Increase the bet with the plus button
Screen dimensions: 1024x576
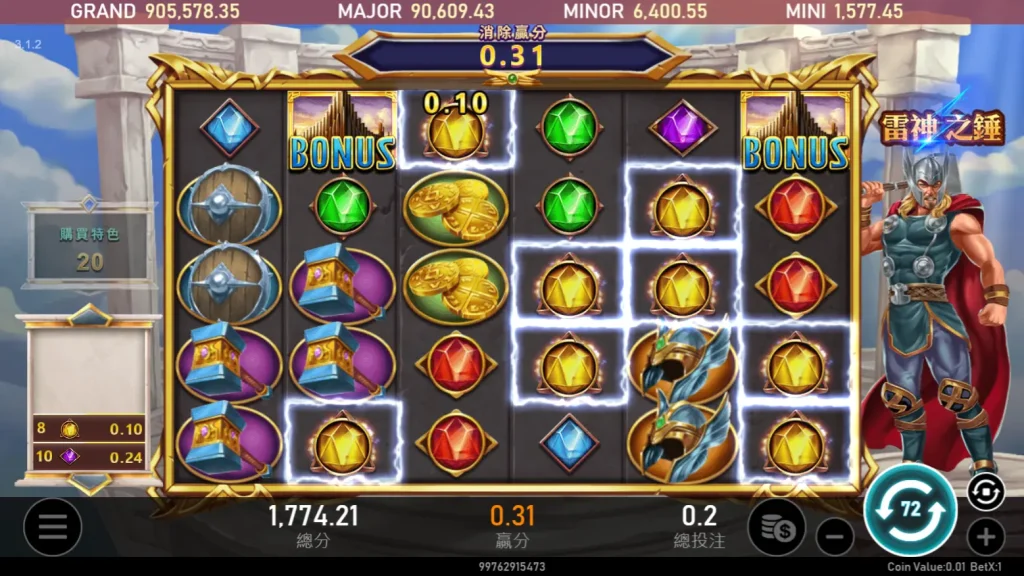(x=985, y=537)
